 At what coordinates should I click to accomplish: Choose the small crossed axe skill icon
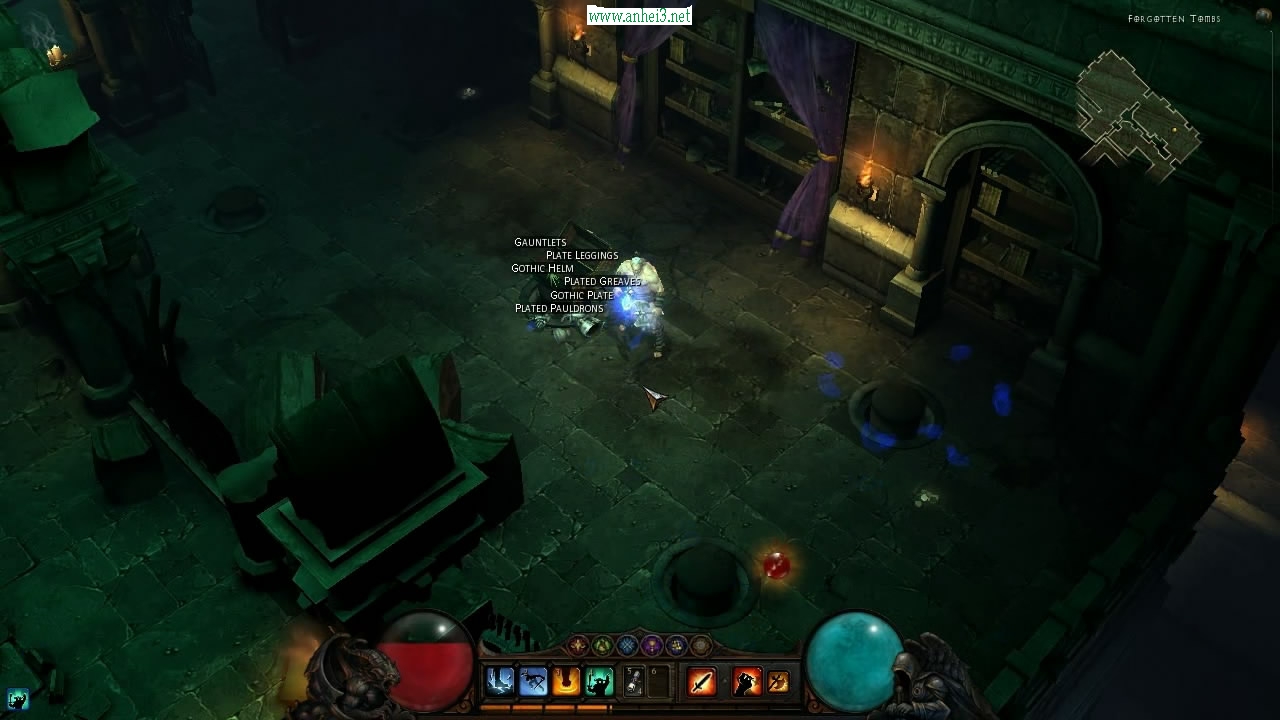(778, 682)
